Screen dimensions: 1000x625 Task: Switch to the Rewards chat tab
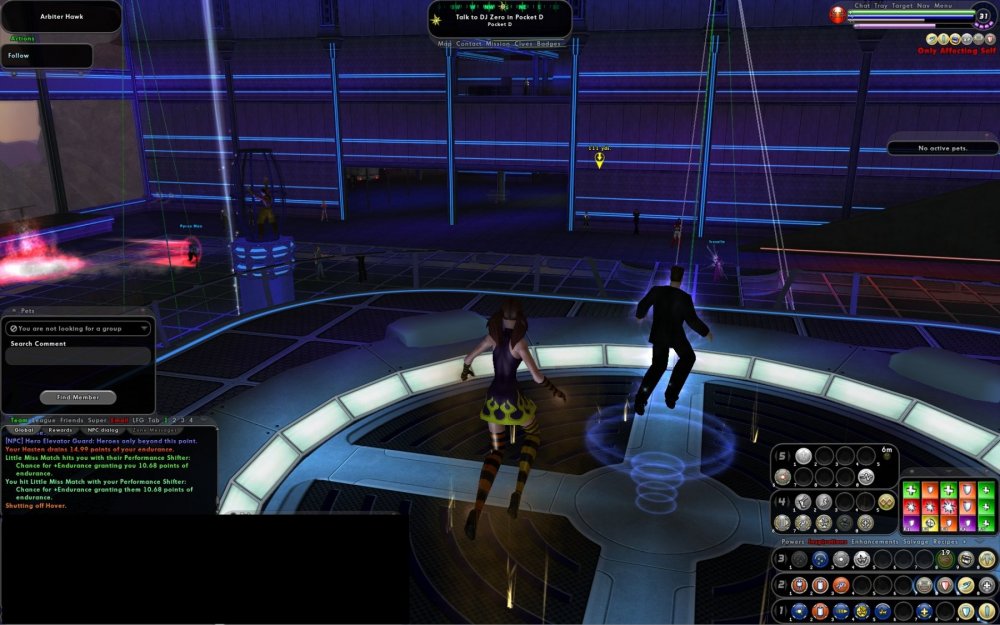(60, 430)
